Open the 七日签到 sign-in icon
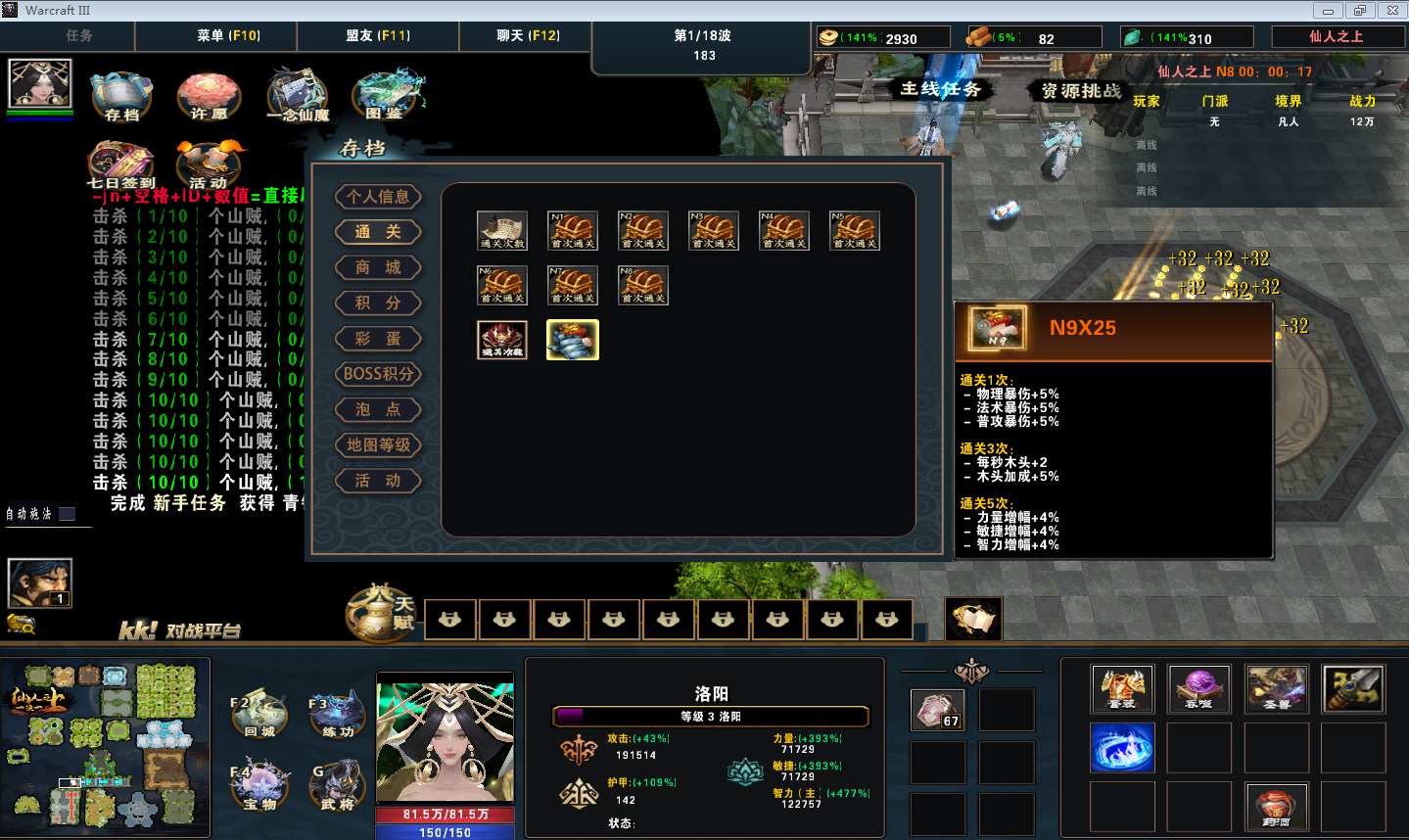Screen dimensions: 1409x840 click(x=120, y=163)
